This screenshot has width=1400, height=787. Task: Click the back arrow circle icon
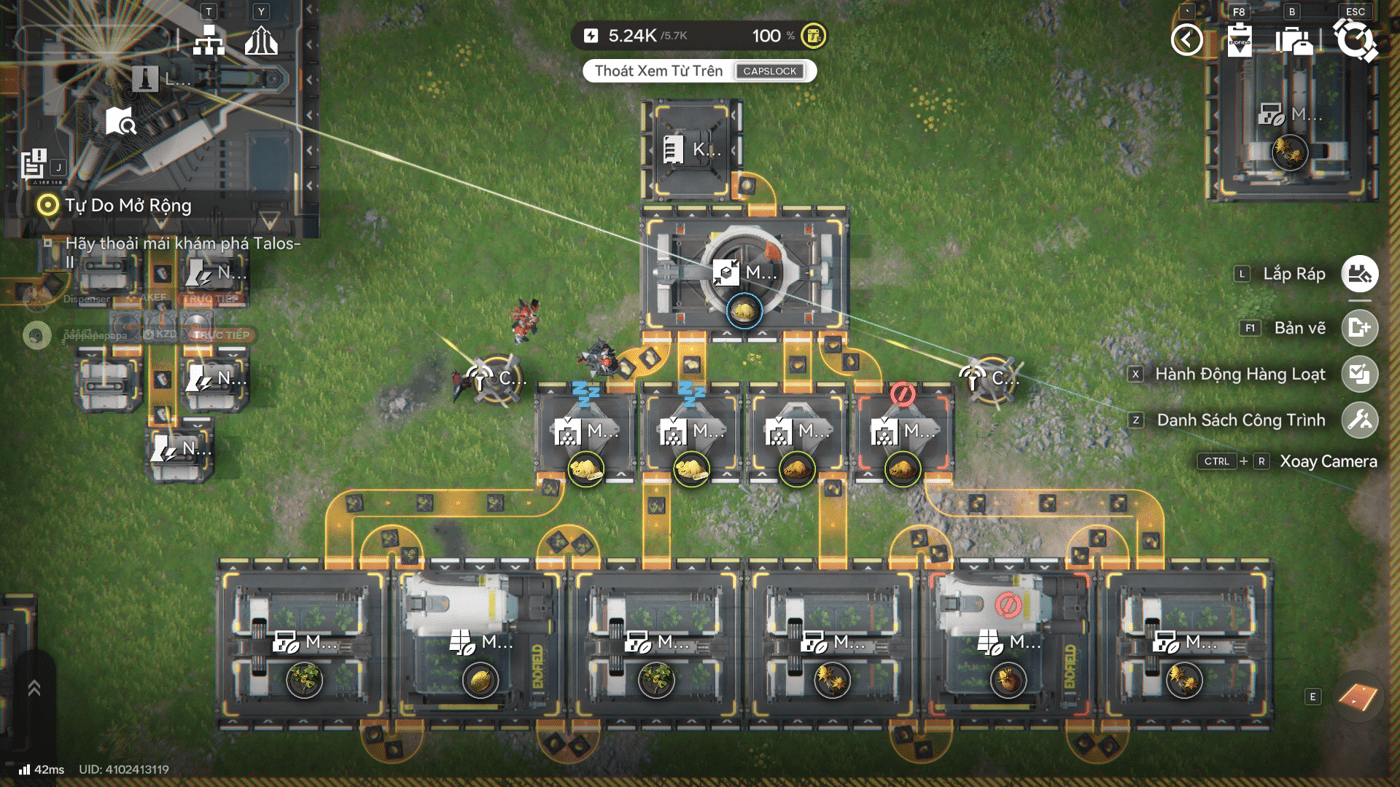click(x=1187, y=40)
